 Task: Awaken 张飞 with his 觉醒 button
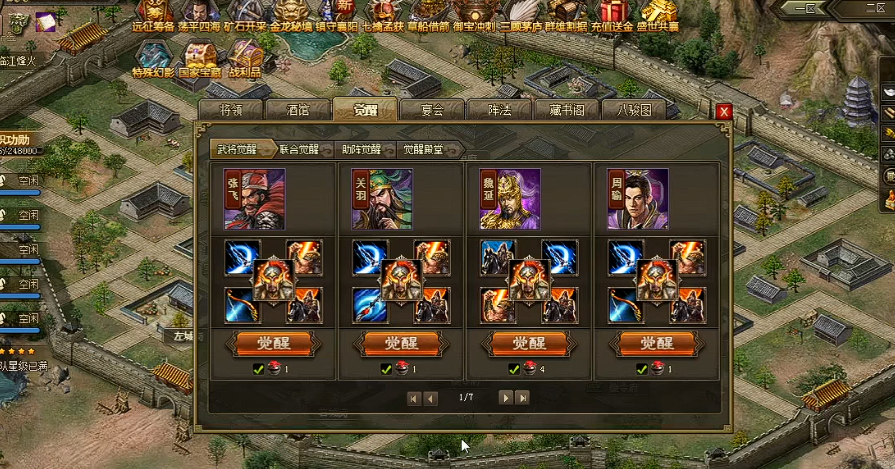pyautogui.click(x=273, y=343)
